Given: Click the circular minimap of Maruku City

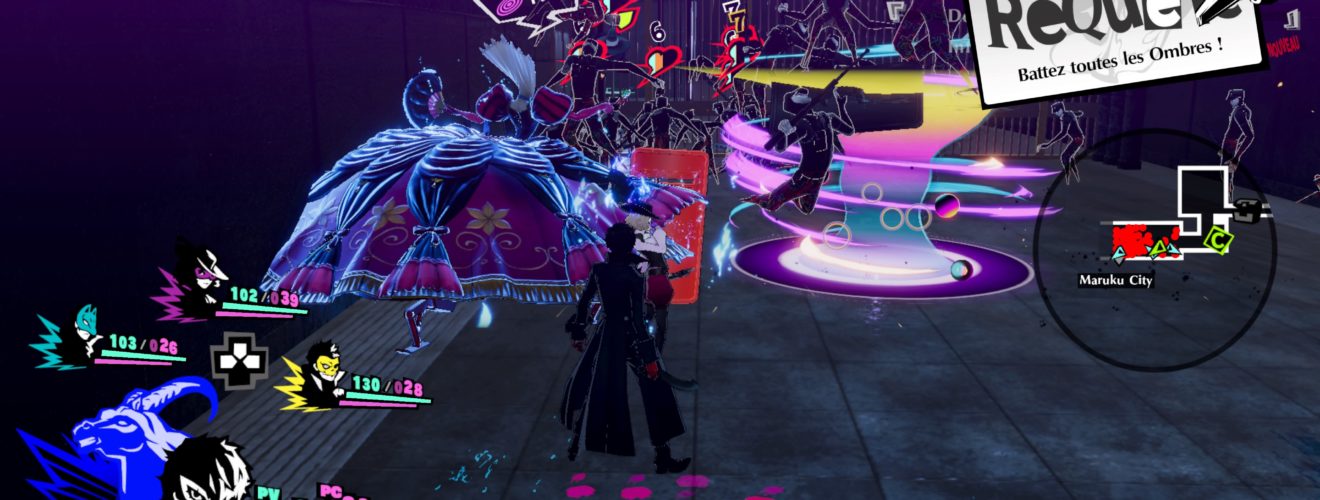Looking at the screenshot, I should 1155,250.
